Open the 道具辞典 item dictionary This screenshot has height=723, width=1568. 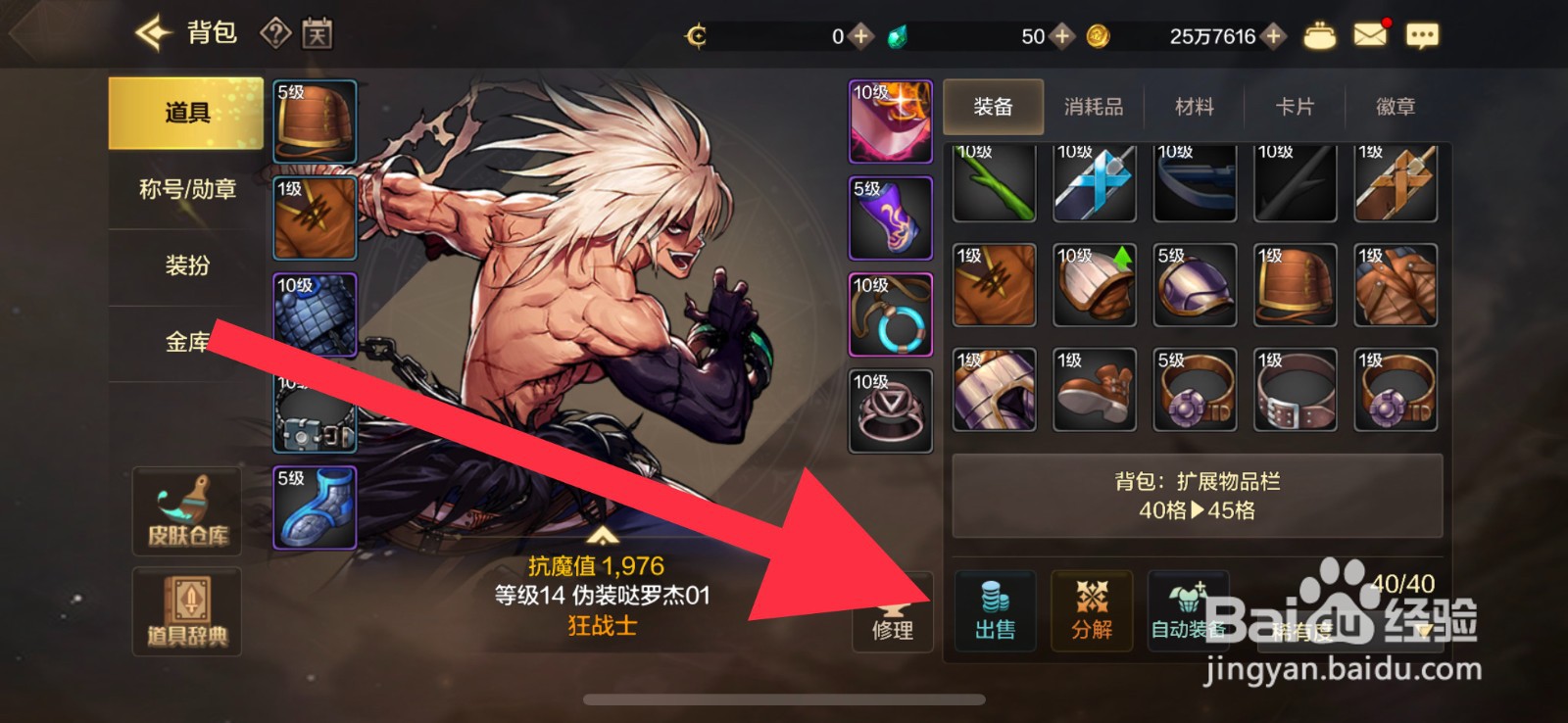tap(186, 611)
